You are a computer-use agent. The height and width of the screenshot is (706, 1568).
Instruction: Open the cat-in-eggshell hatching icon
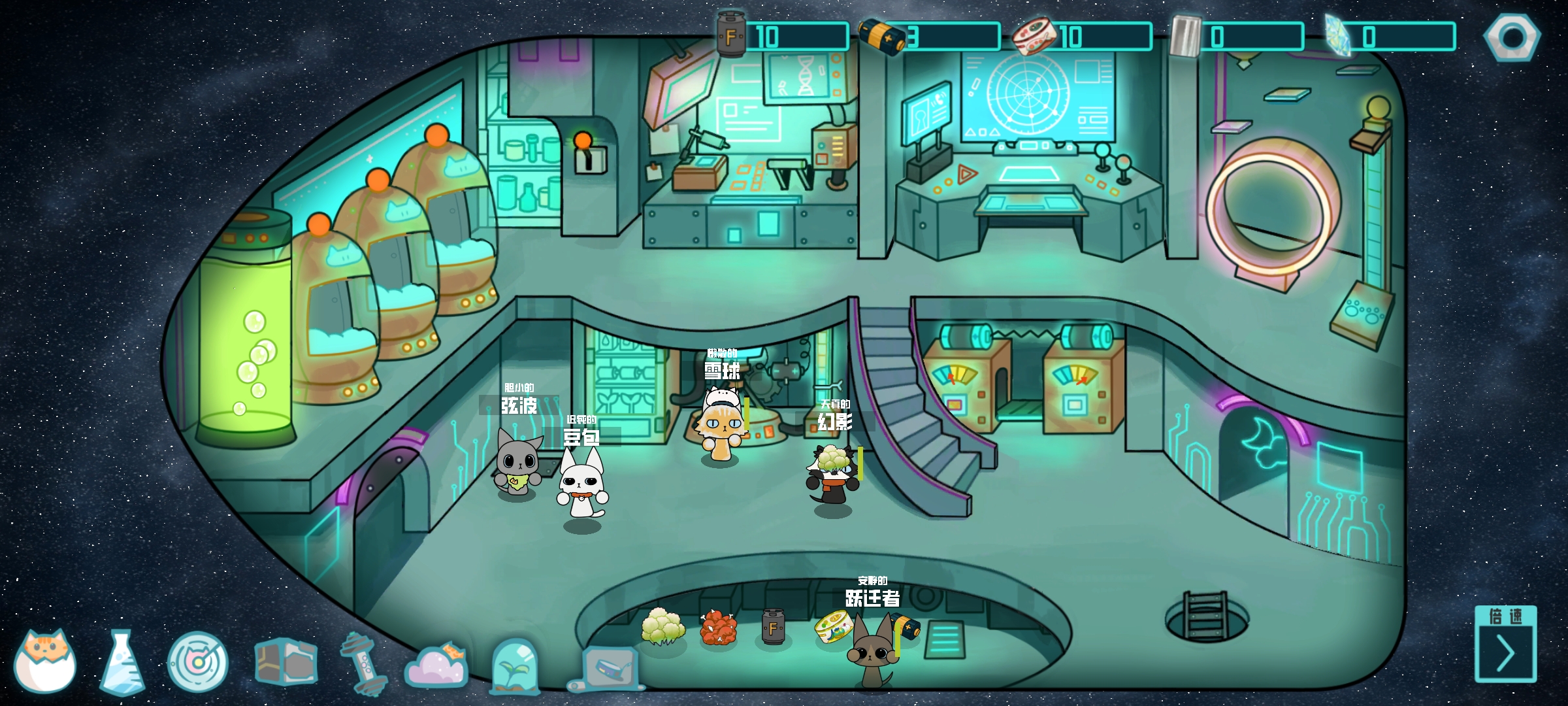click(x=45, y=660)
